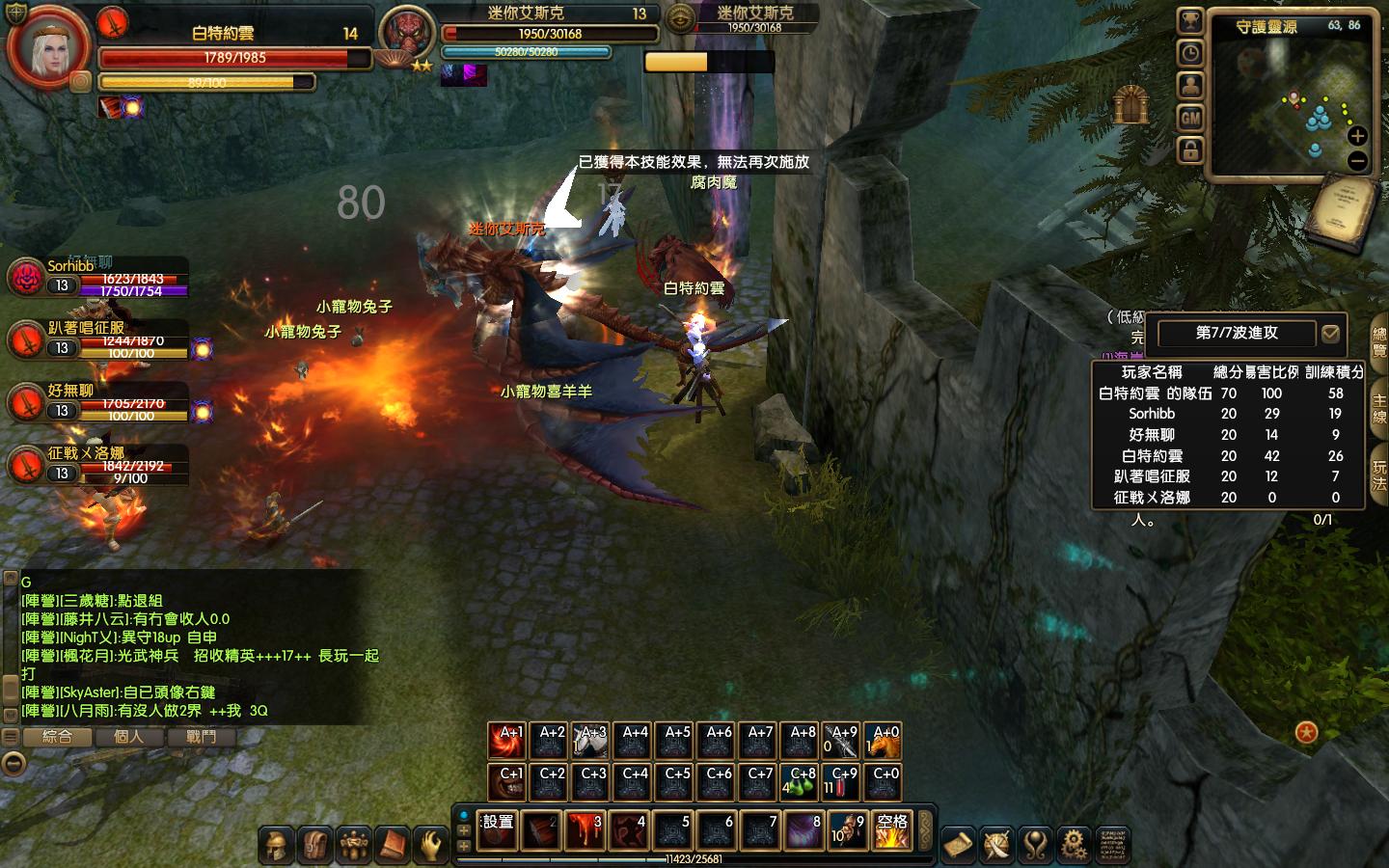Toggle the padlock icon beside the minimap
This screenshot has height=868, width=1389.
pos(1190,149)
